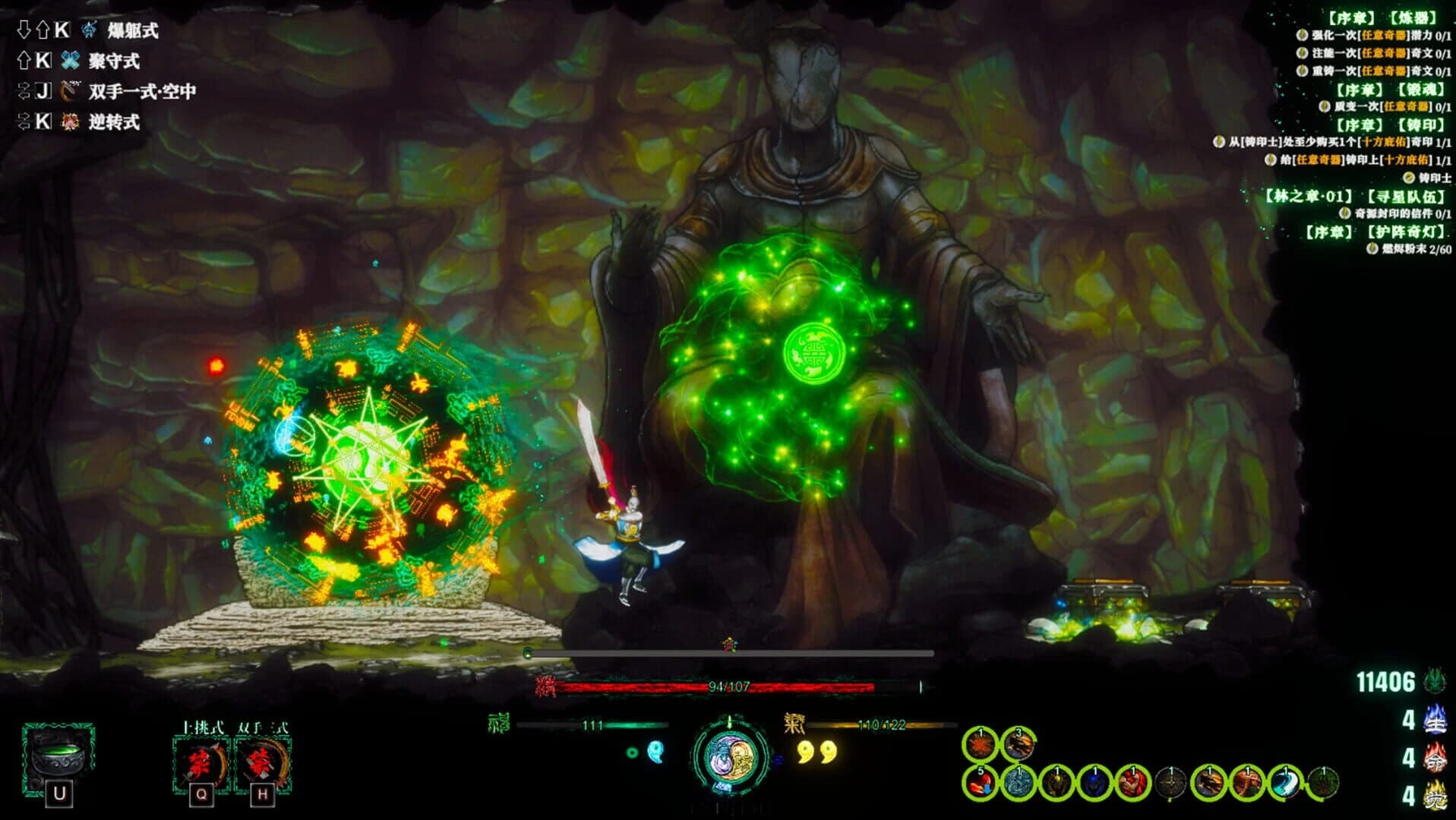Select the 上挑式 skill slot above Q
Image resolution: width=1456 pixels, height=820 pixels.
200,762
